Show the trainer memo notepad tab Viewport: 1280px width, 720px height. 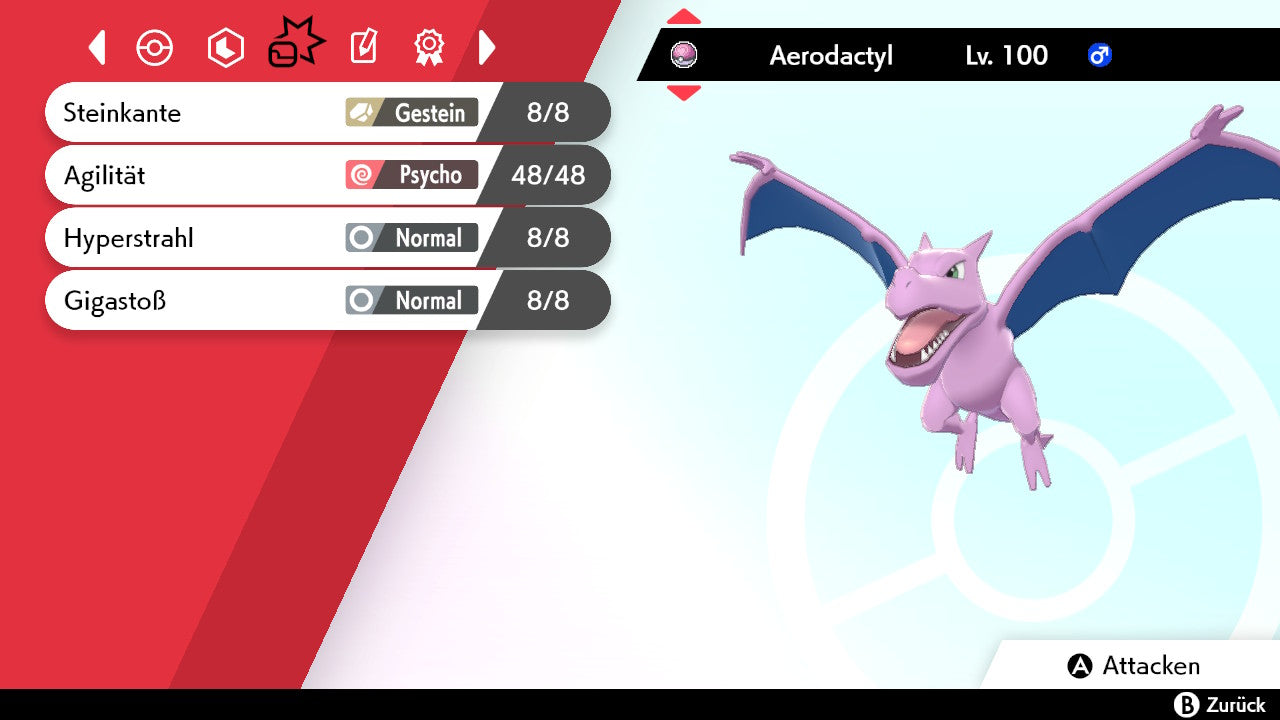363,47
